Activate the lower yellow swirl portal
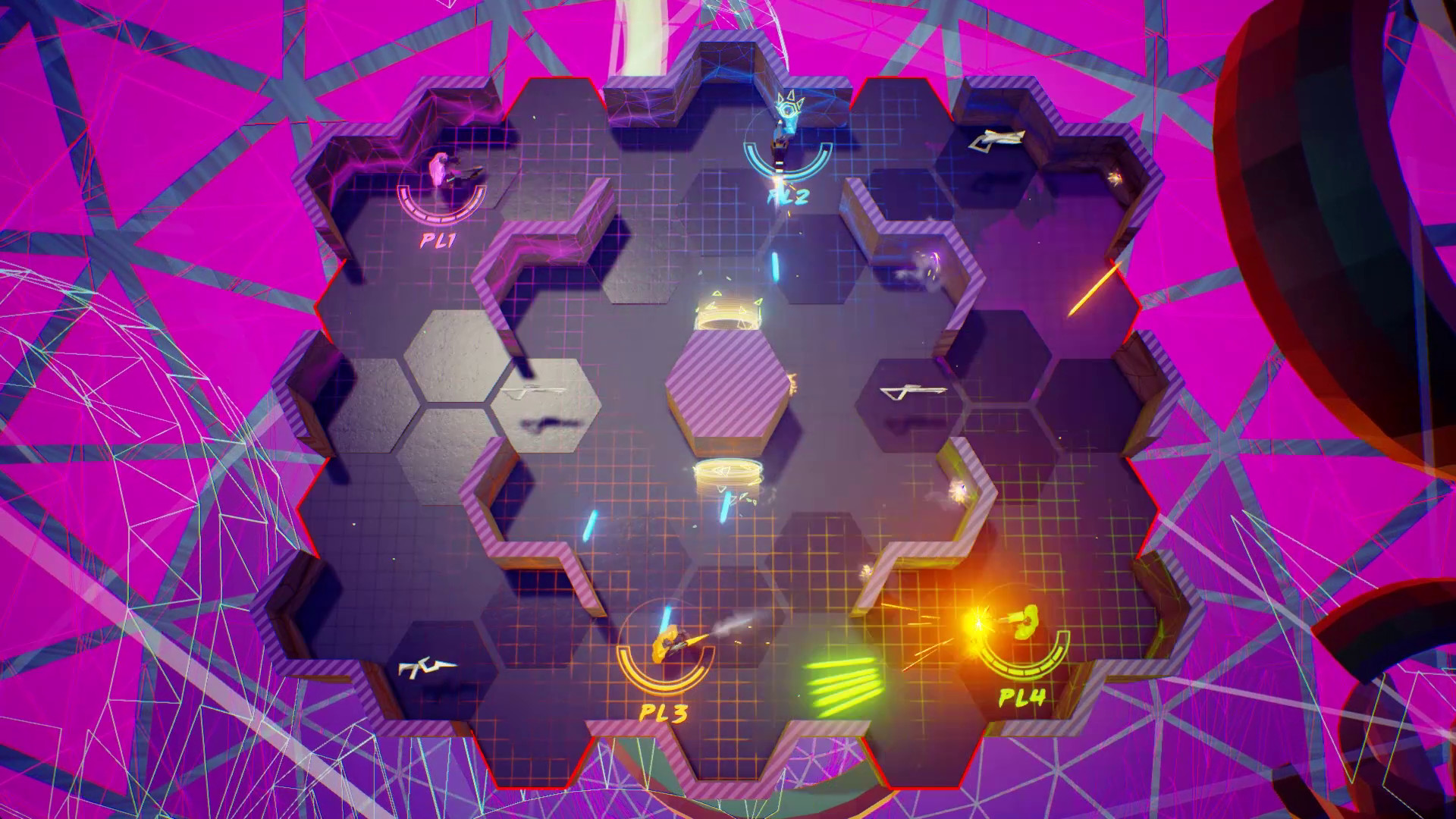 pos(726,474)
